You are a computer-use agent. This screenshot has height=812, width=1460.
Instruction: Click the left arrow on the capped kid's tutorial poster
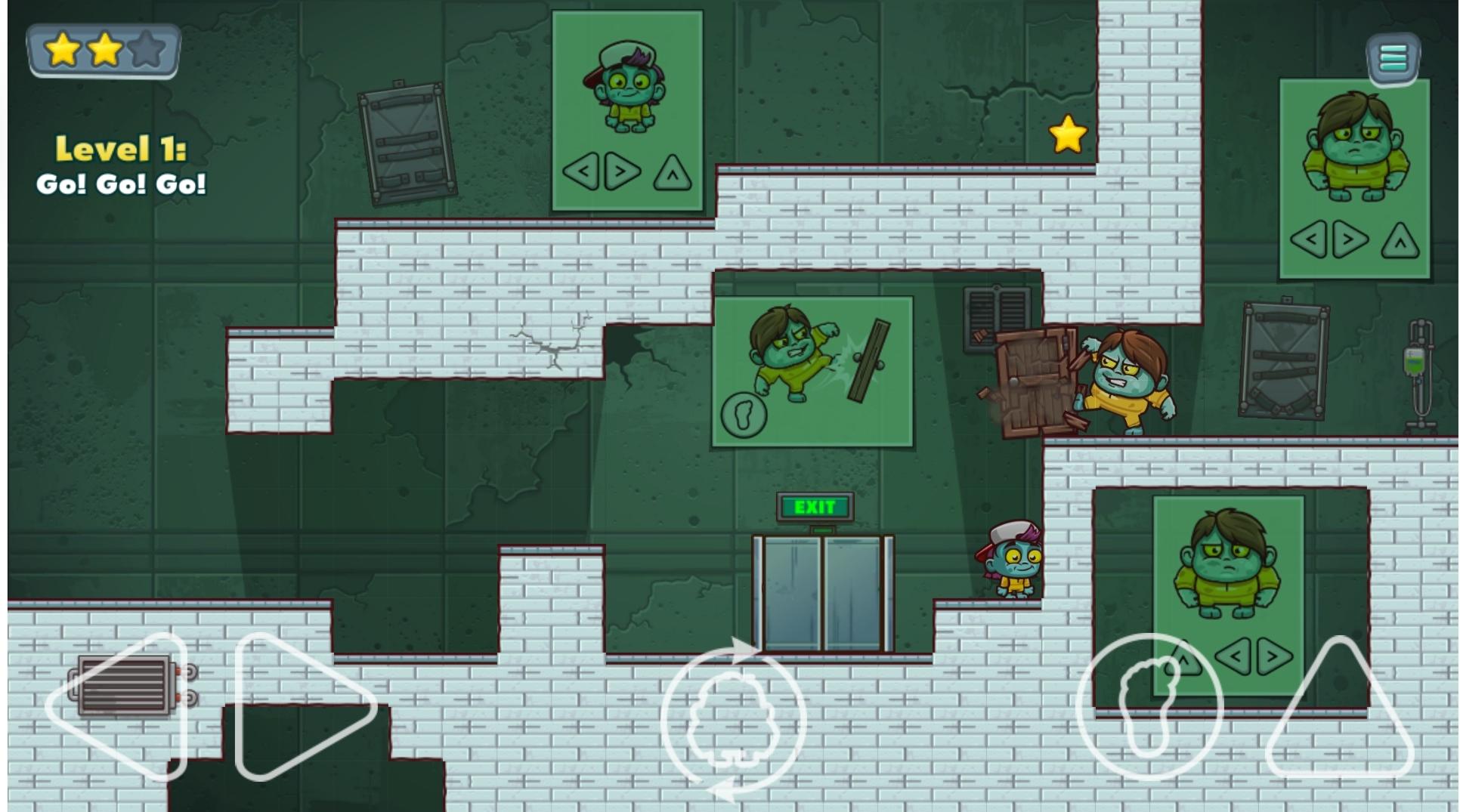tap(586, 171)
